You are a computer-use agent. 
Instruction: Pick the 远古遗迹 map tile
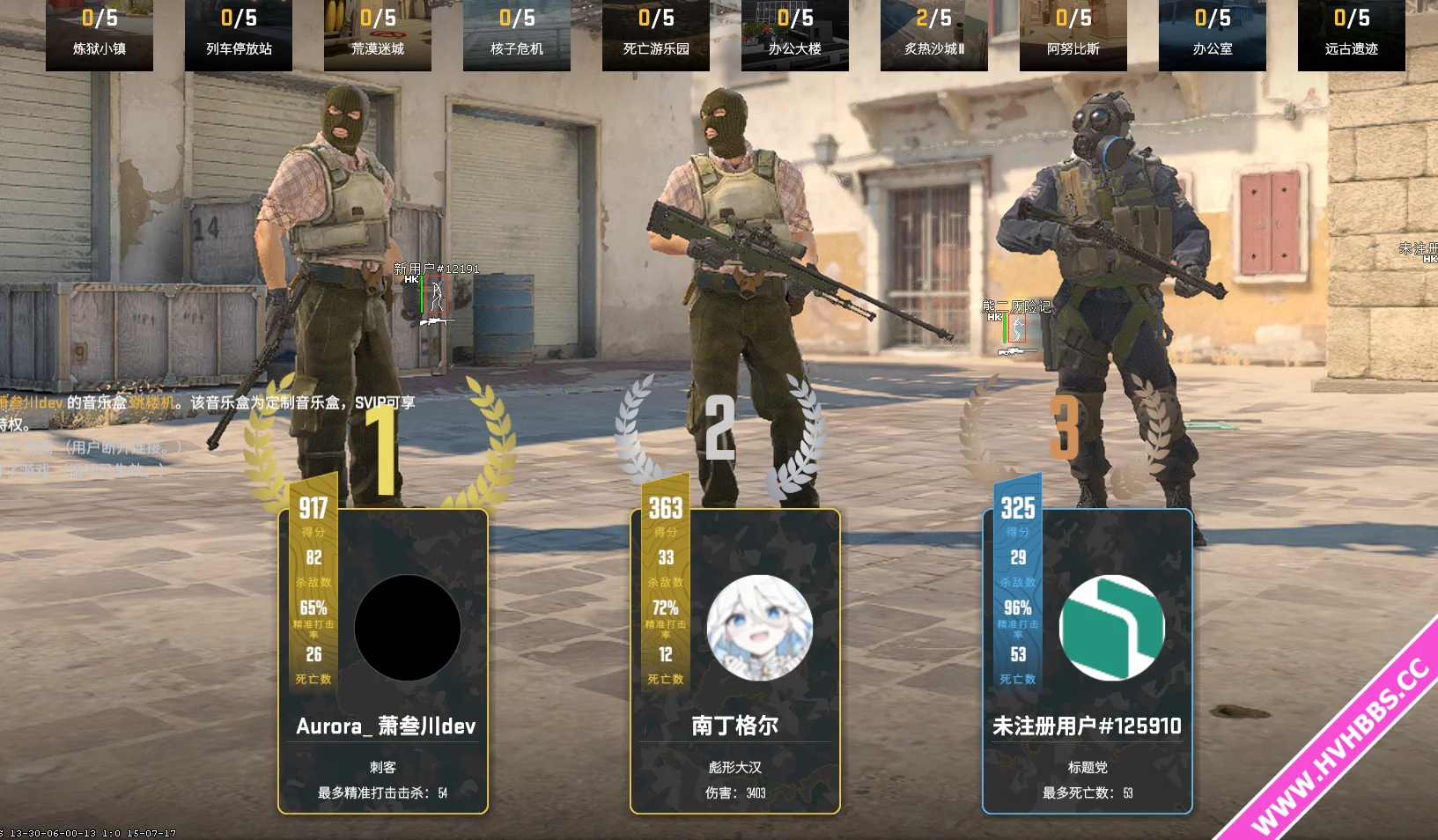[1352, 33]
